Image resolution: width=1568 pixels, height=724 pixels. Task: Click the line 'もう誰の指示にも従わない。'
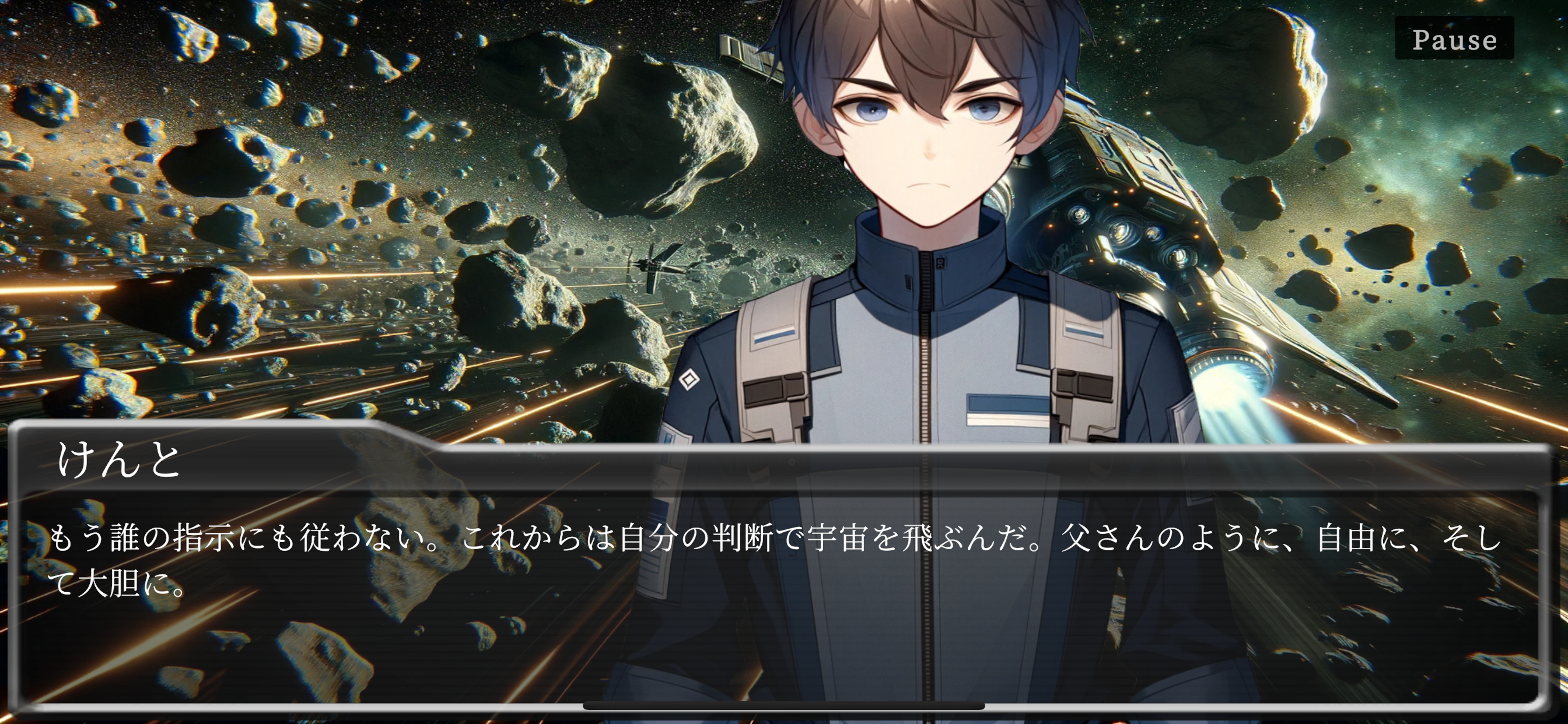pyautogui.click(x=243, y=538)
